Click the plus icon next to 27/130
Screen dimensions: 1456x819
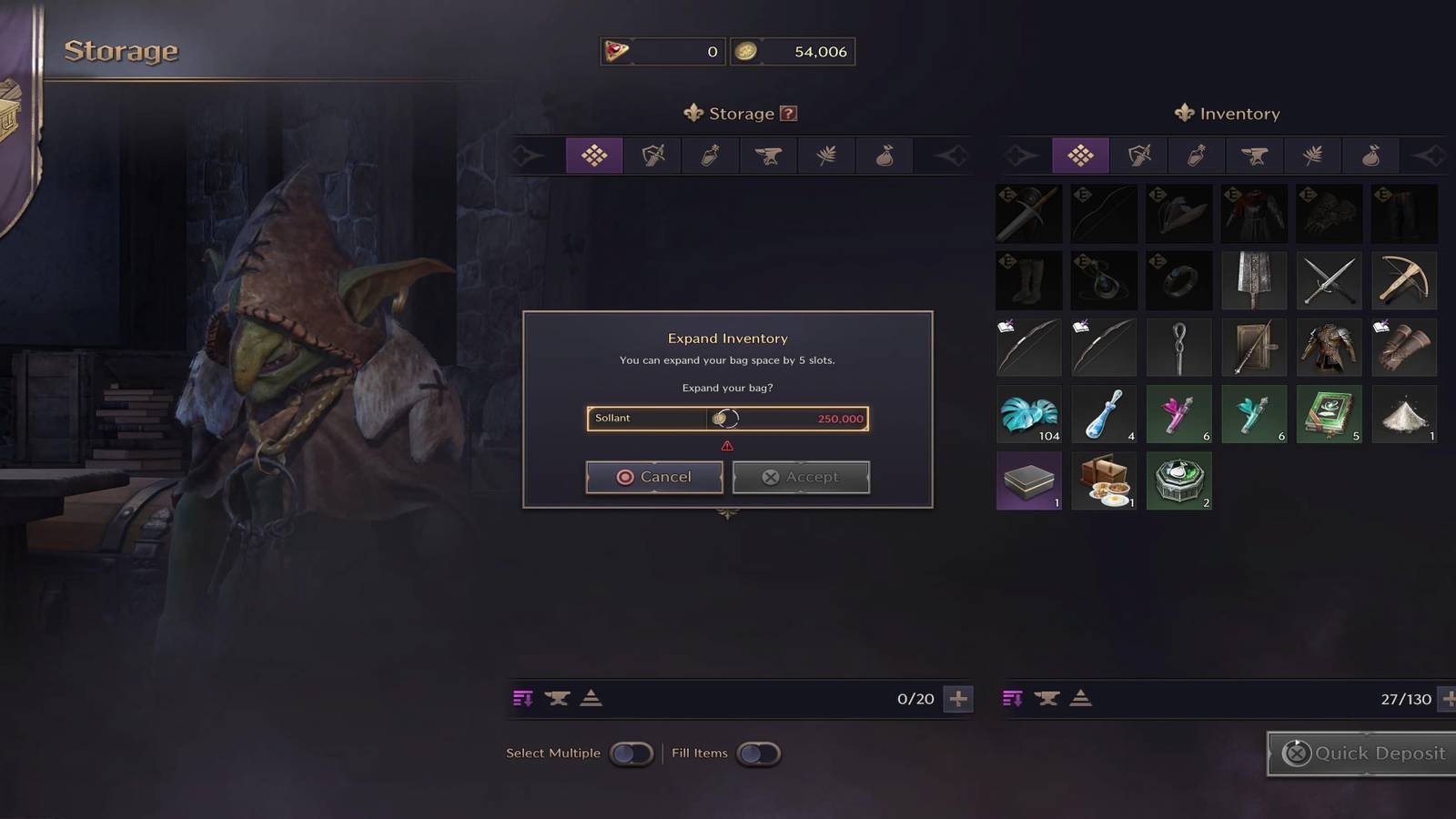point(1447,699)
